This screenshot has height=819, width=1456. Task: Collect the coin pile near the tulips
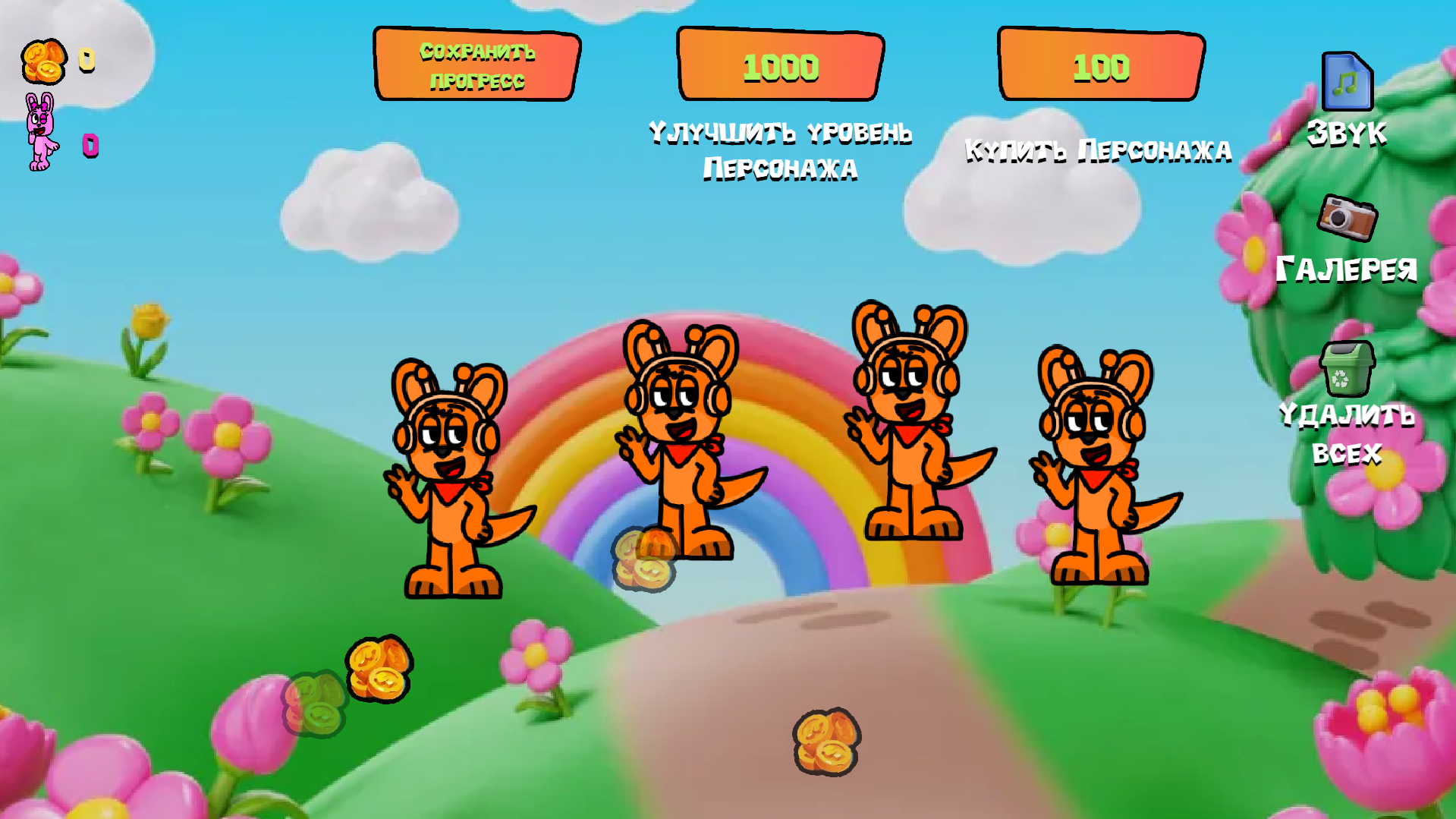[379, 668]
